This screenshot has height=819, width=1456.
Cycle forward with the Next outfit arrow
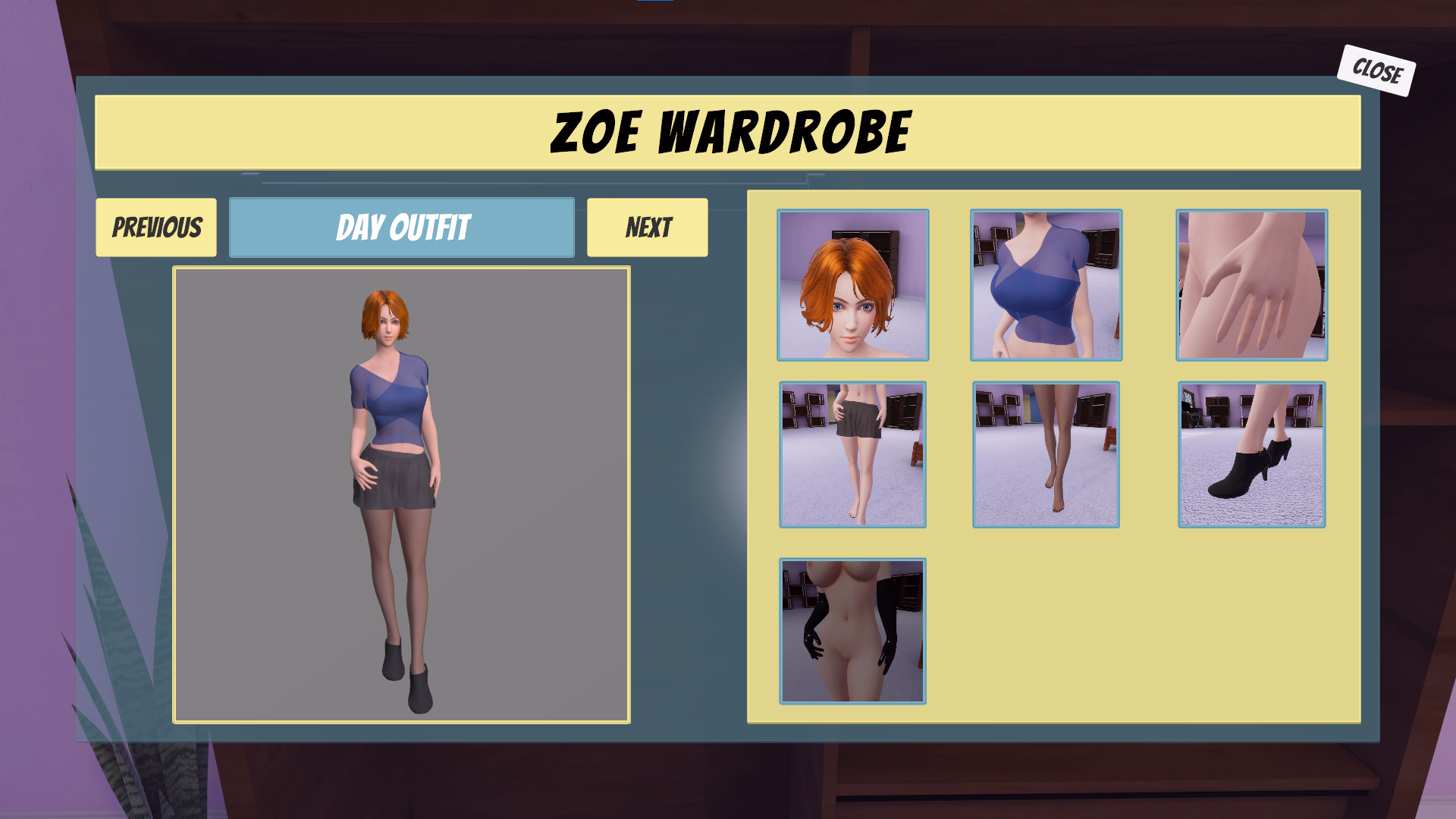[x=646, y=226]
